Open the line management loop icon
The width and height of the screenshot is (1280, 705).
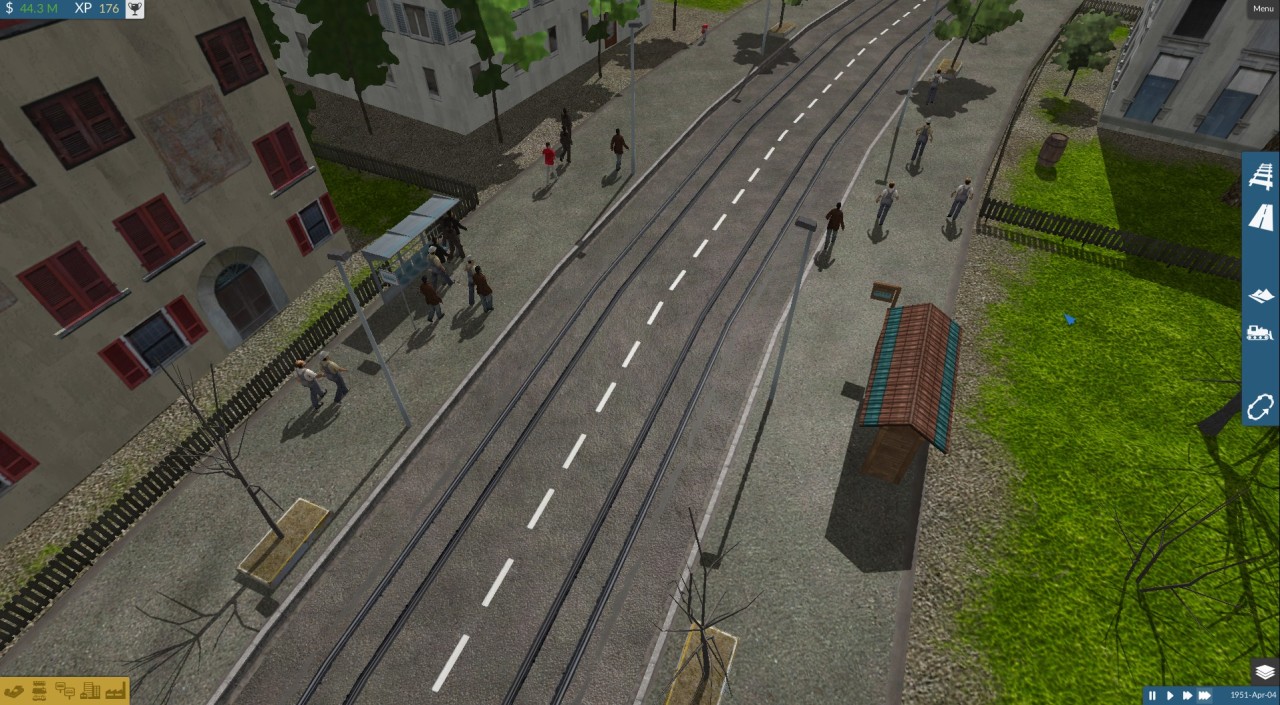[1261, 406]
